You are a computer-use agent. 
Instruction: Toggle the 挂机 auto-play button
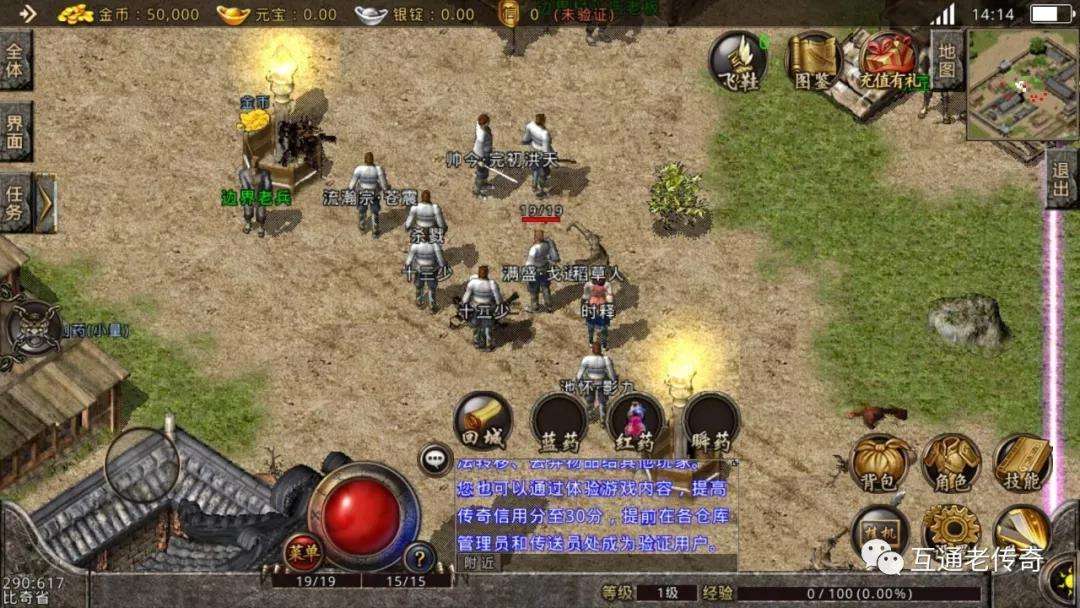(880, 530)
